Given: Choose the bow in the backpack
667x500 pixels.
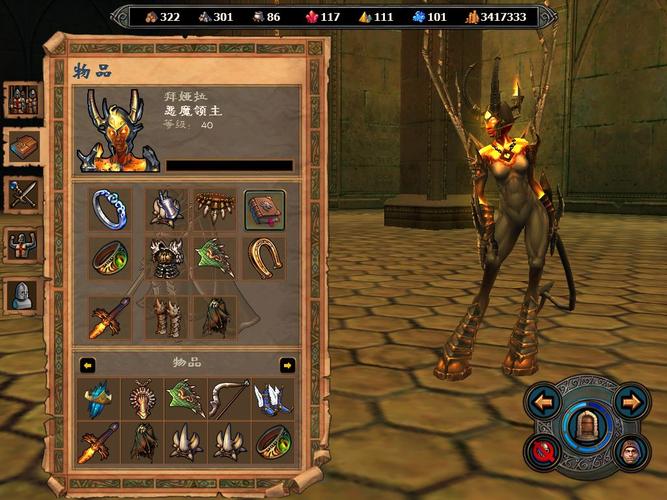Looking at the screenshot, I should (x=229, y=398).
